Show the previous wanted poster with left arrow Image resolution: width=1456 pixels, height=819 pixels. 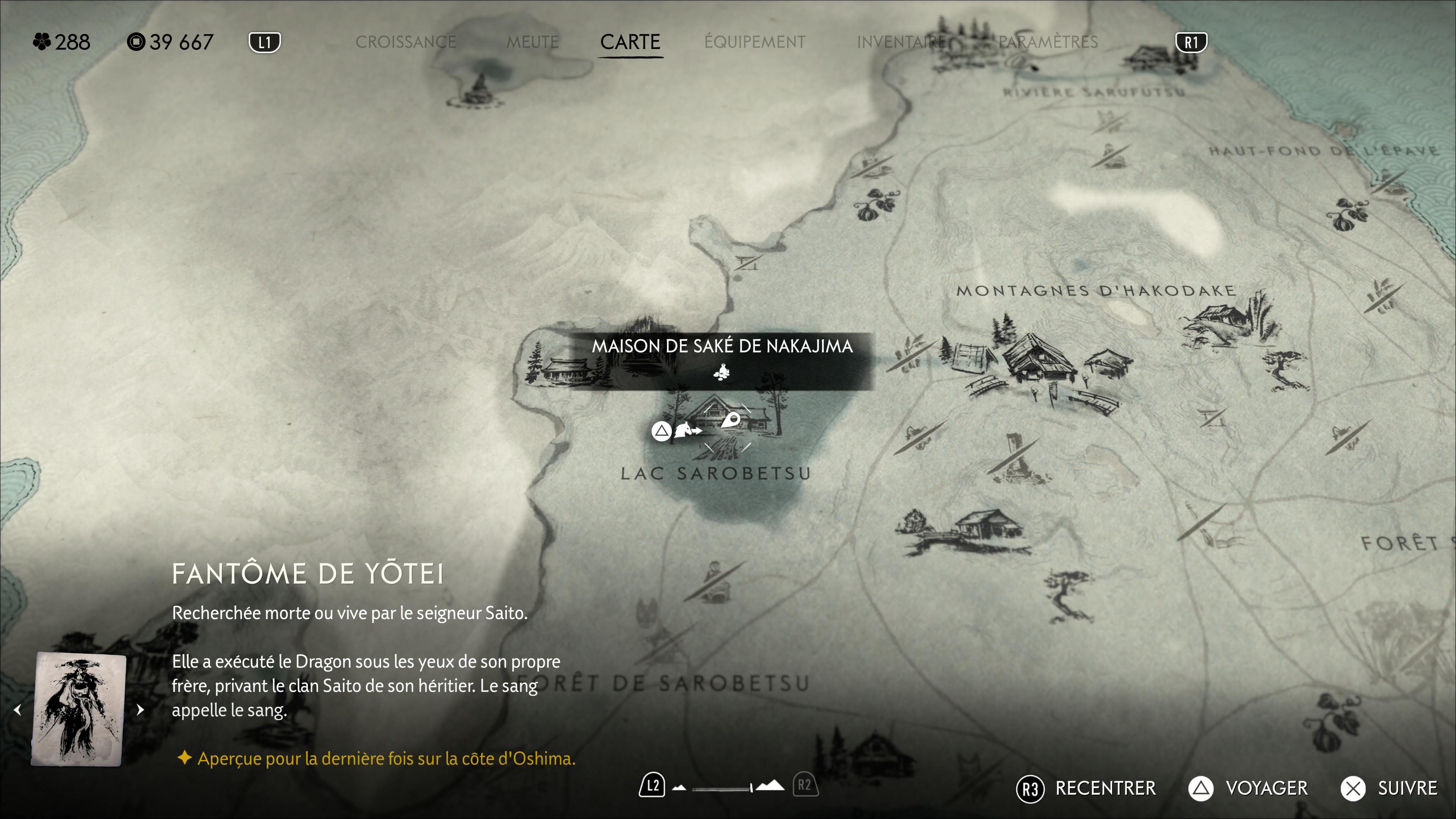(x=17, y=710)
